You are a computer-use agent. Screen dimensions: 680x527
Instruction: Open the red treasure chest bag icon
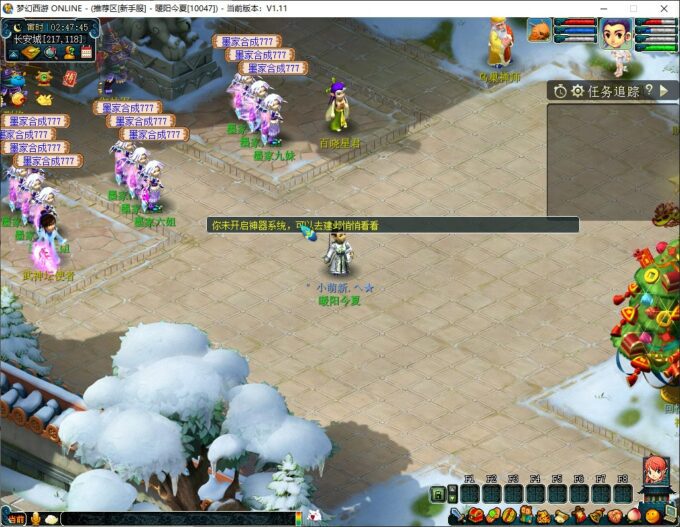pos(475,516)
